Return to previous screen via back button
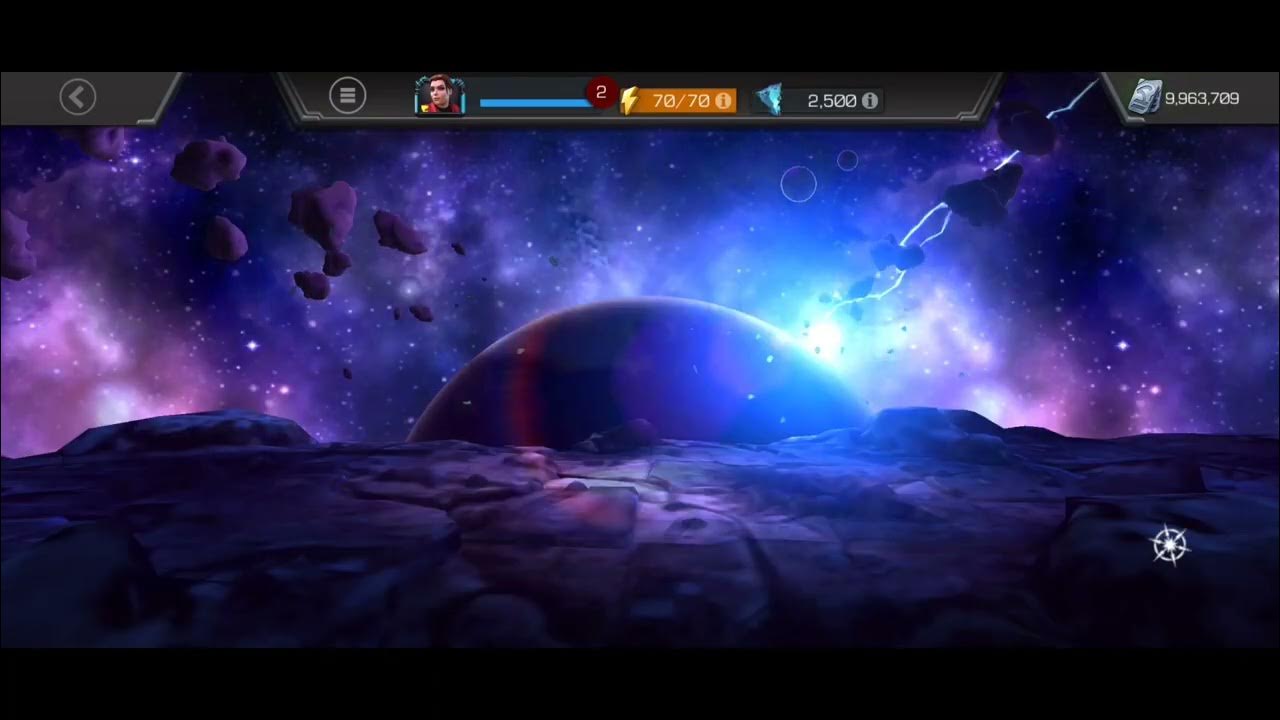This screenshot has height=720, width=1280. (77, 96)
